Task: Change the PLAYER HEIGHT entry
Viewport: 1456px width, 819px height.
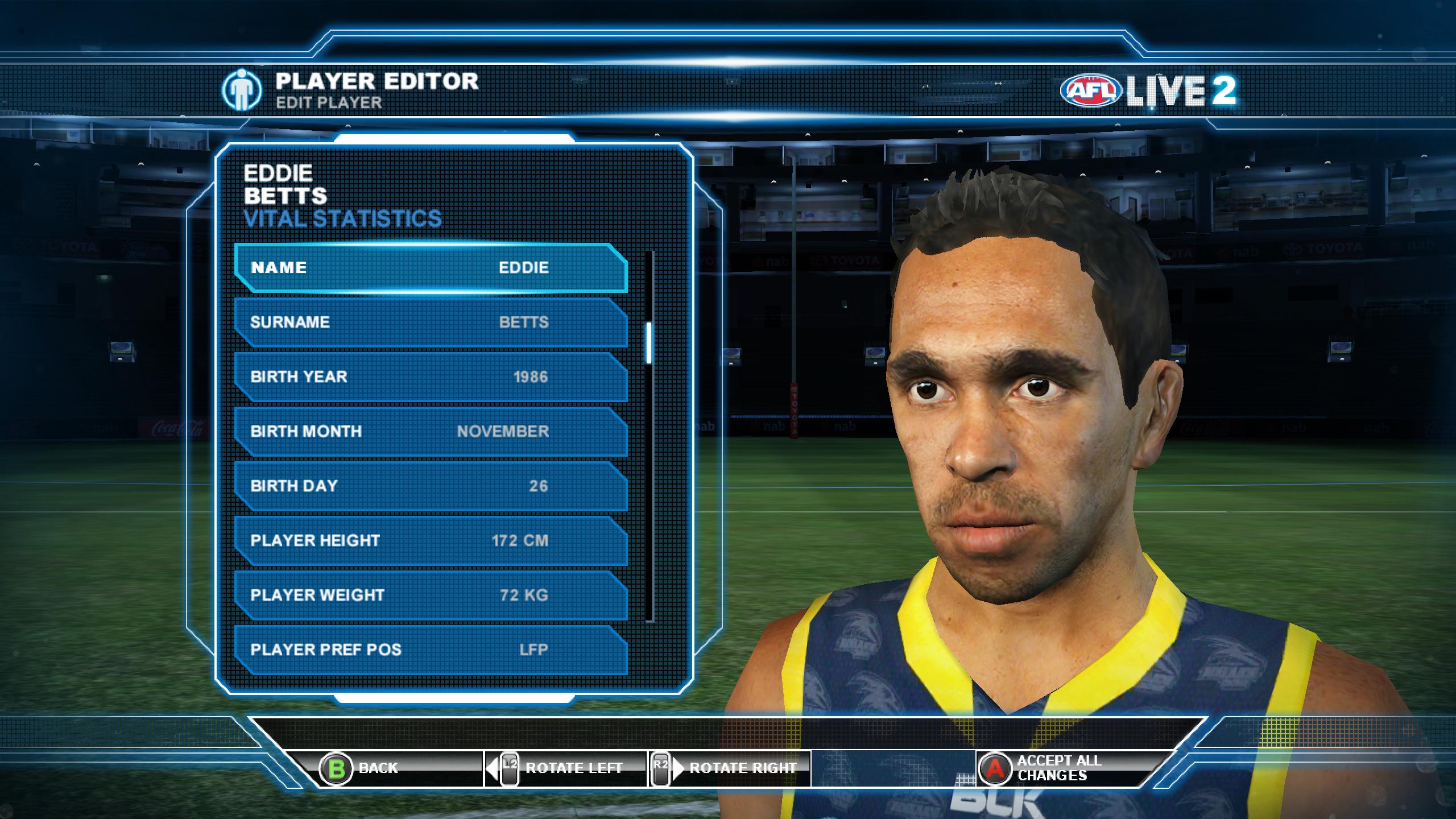Action: (x=431, y=540)
